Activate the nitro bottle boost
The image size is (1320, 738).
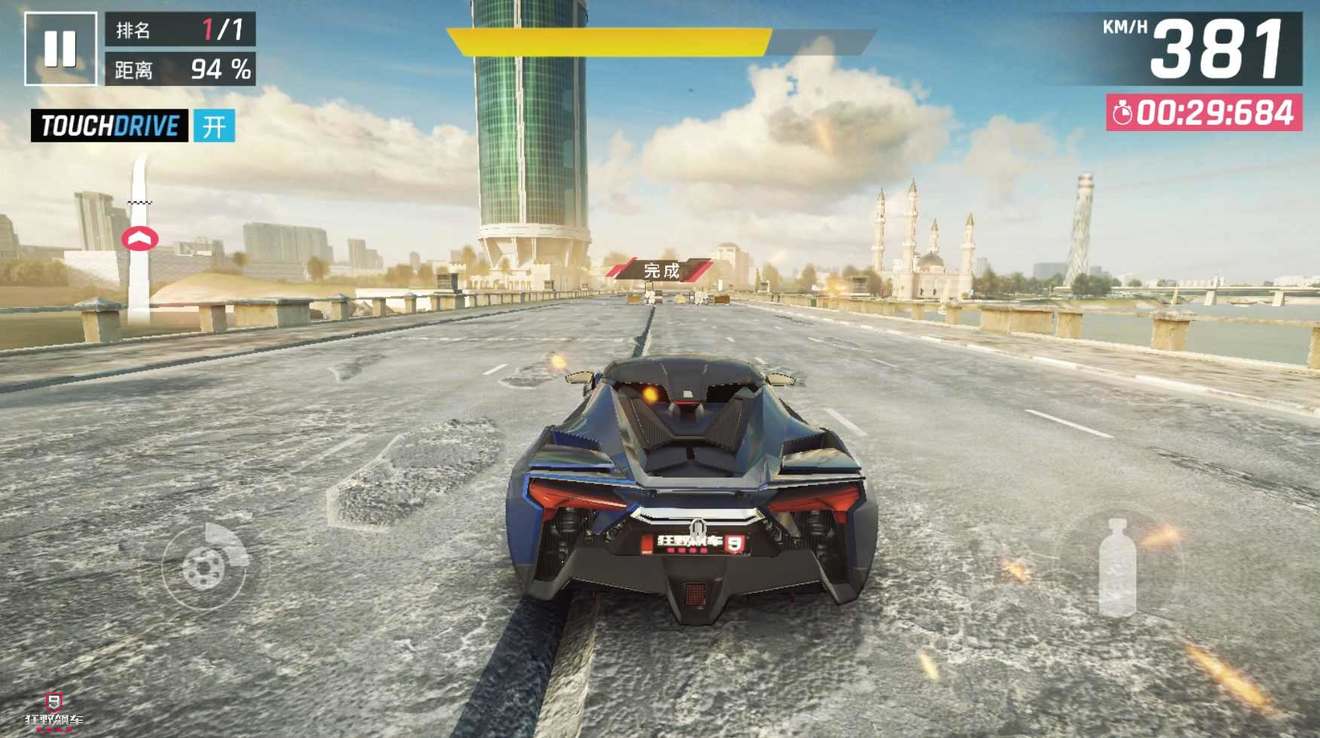point(1117,566)
